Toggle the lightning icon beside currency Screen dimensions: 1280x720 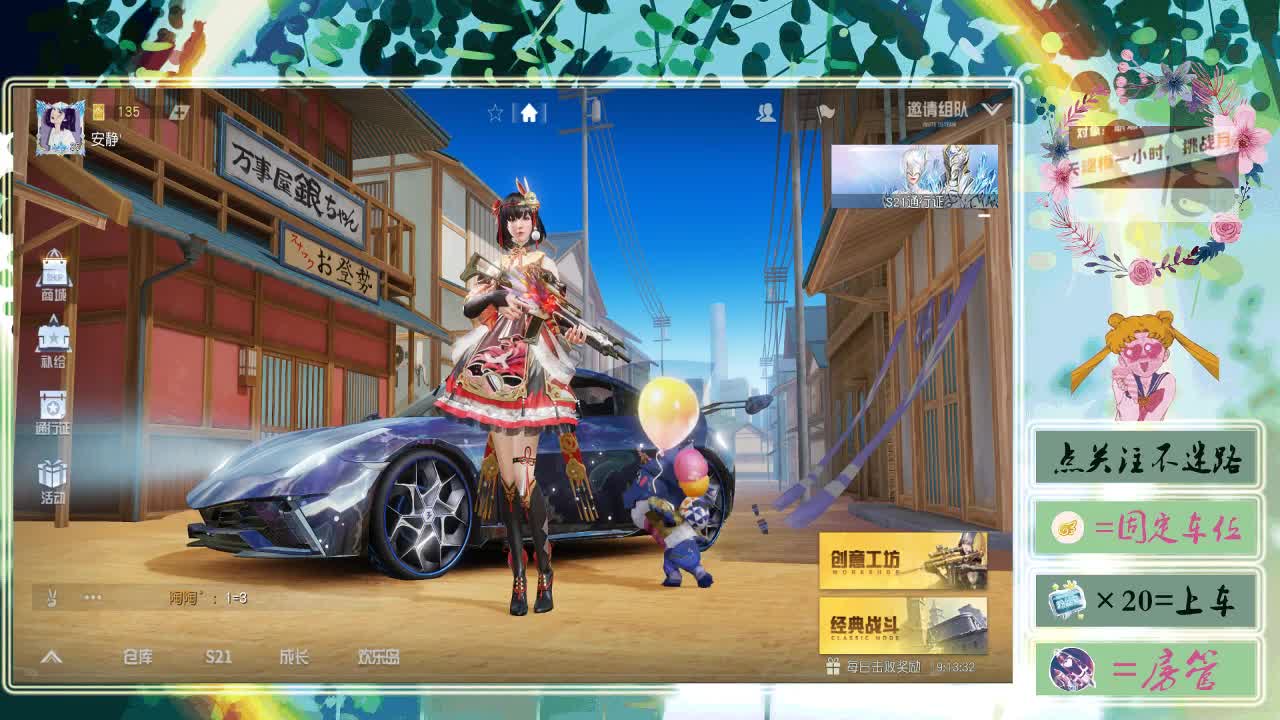click(x=178, y=112)
